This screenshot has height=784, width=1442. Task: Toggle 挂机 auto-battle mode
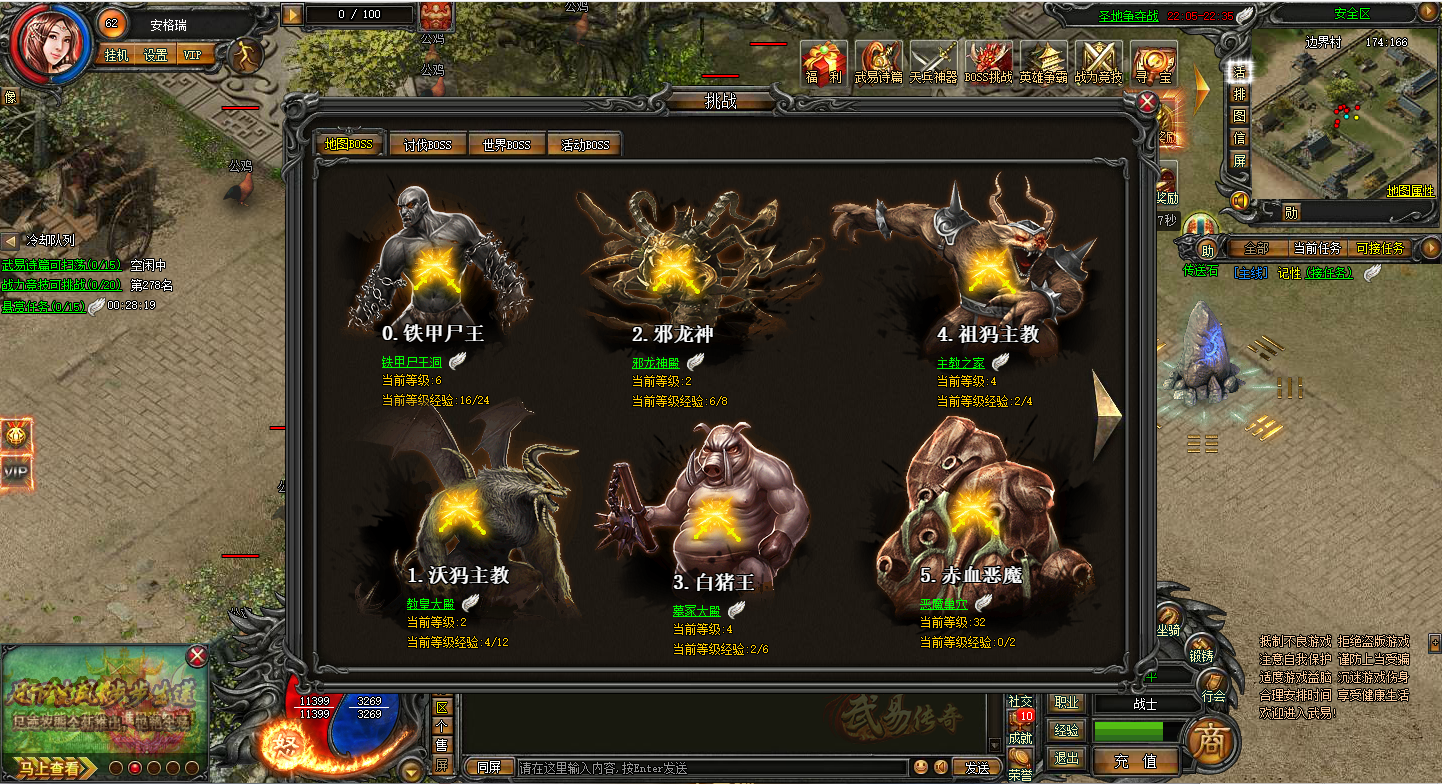click(117, 55)
